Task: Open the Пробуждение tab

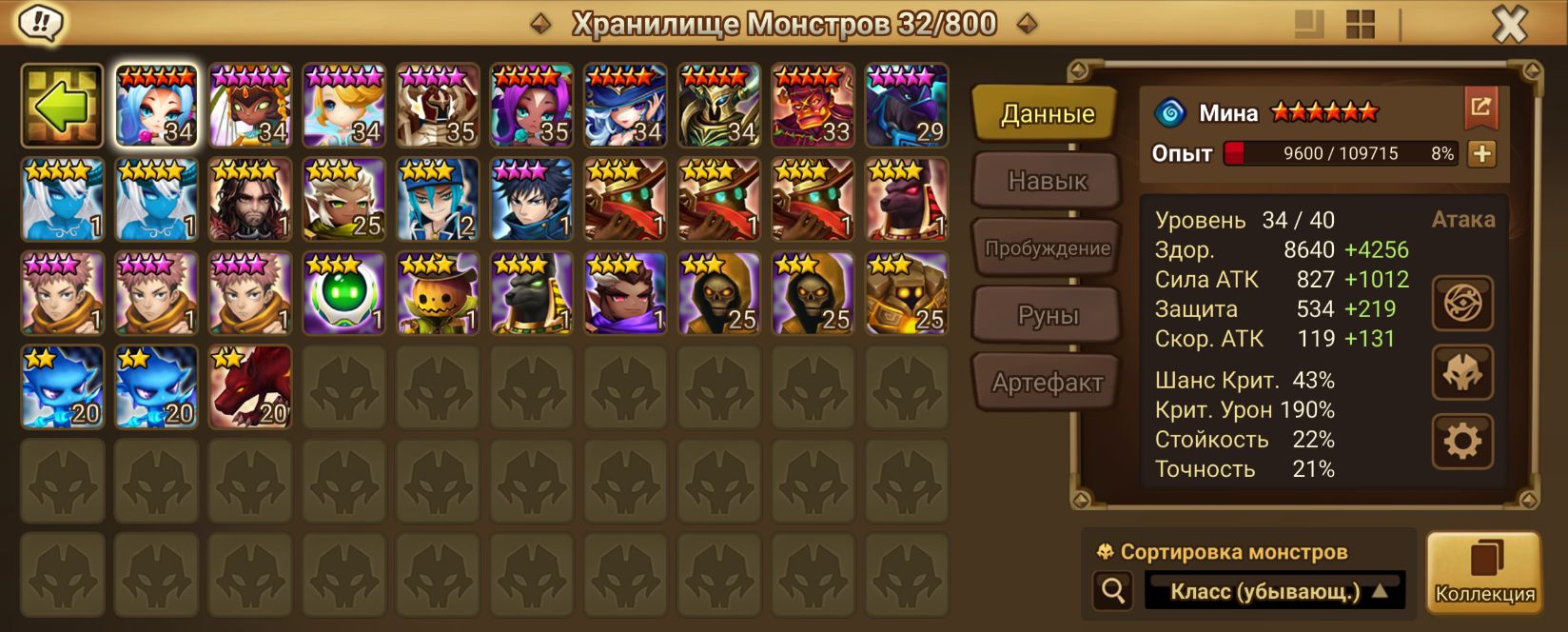Action: point(1047,248)
